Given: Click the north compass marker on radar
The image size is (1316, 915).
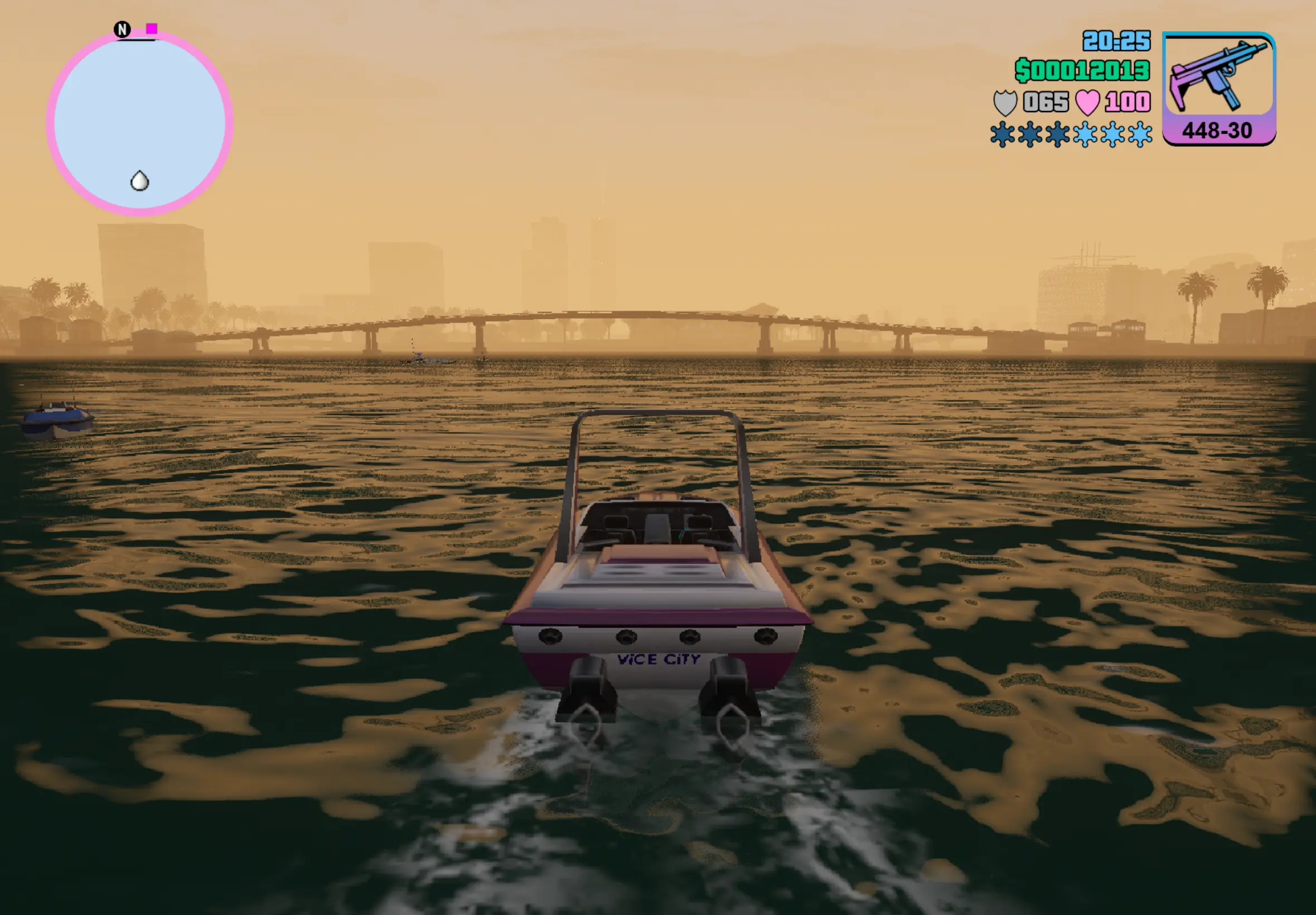Looking at the screenshot, I should [x=122, y=29].
